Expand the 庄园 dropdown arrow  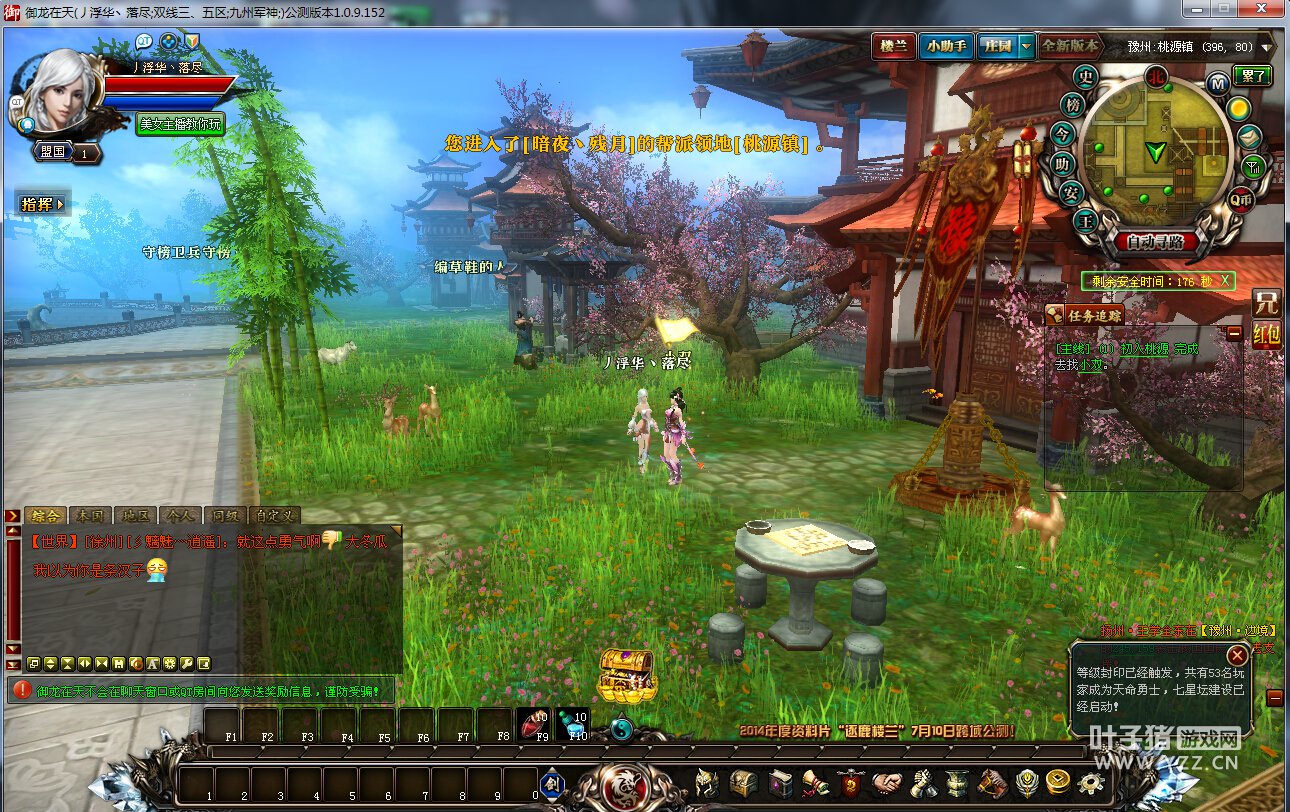pyautogui.click(x=1026, y=47)
